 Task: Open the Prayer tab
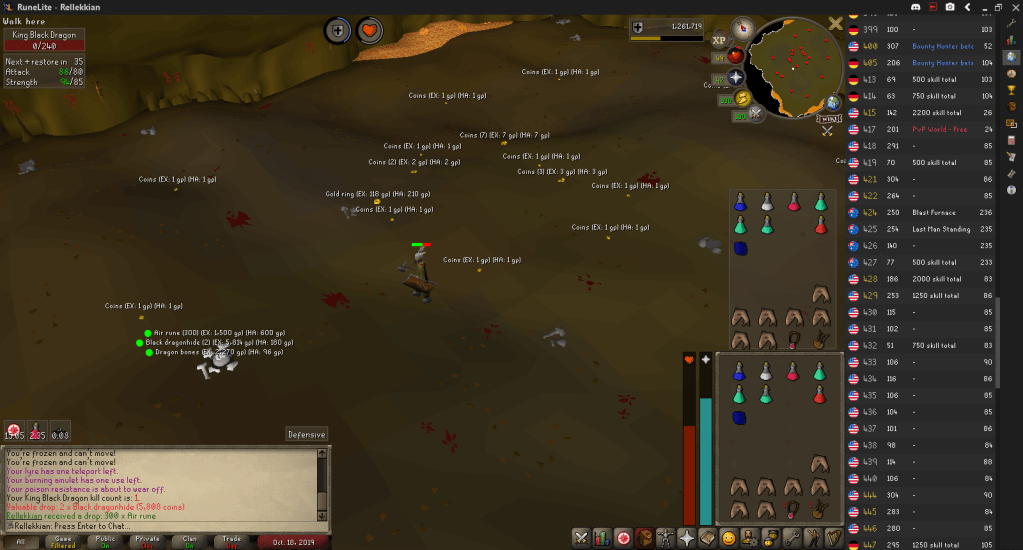tap(687, 538)
